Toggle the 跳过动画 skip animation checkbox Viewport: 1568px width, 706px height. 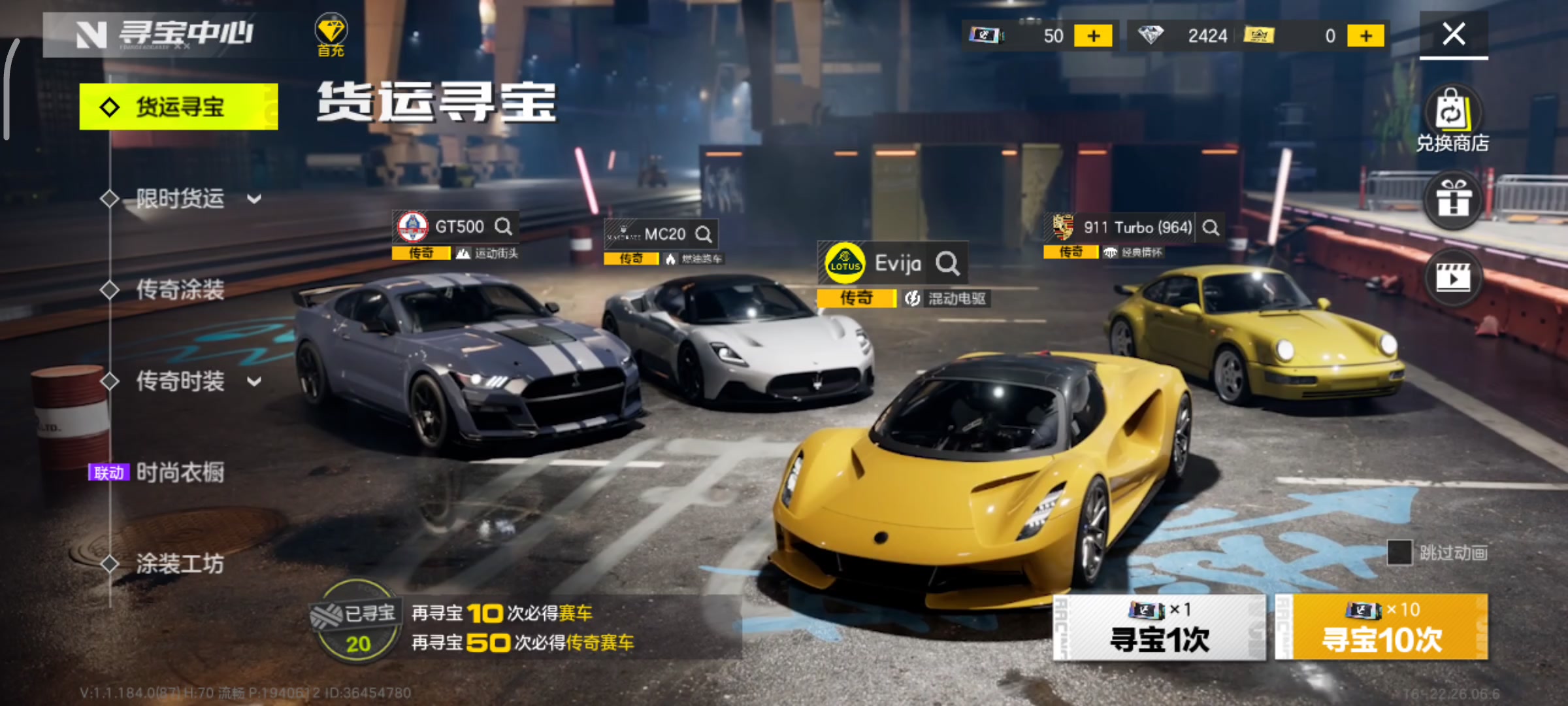tap(1399, 553)
